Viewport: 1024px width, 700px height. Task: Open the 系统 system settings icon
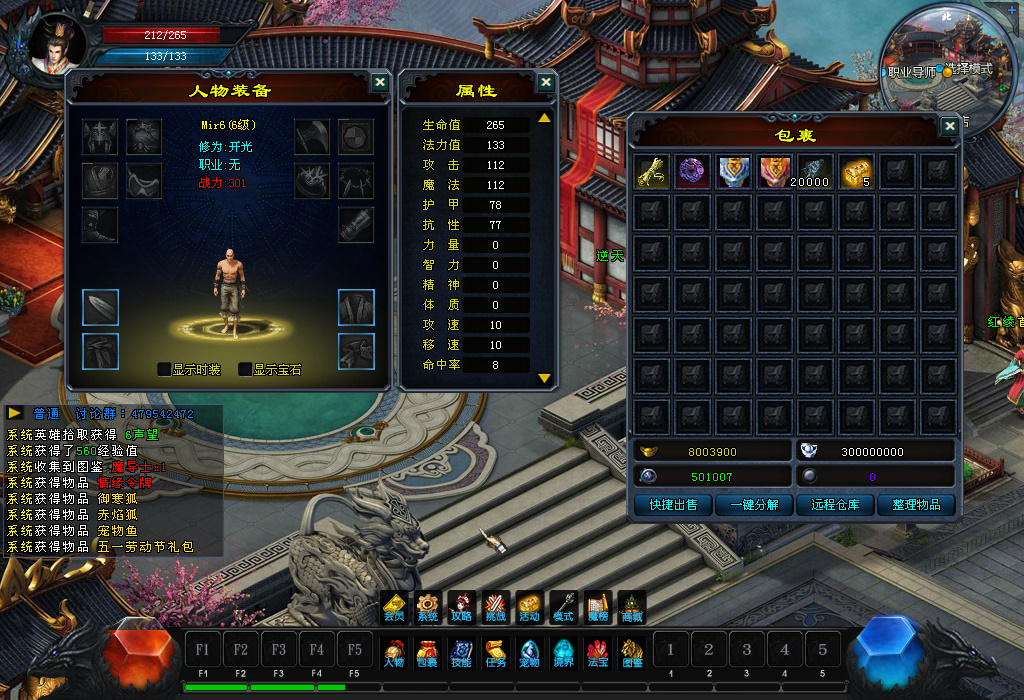click(x=427, y=607)
